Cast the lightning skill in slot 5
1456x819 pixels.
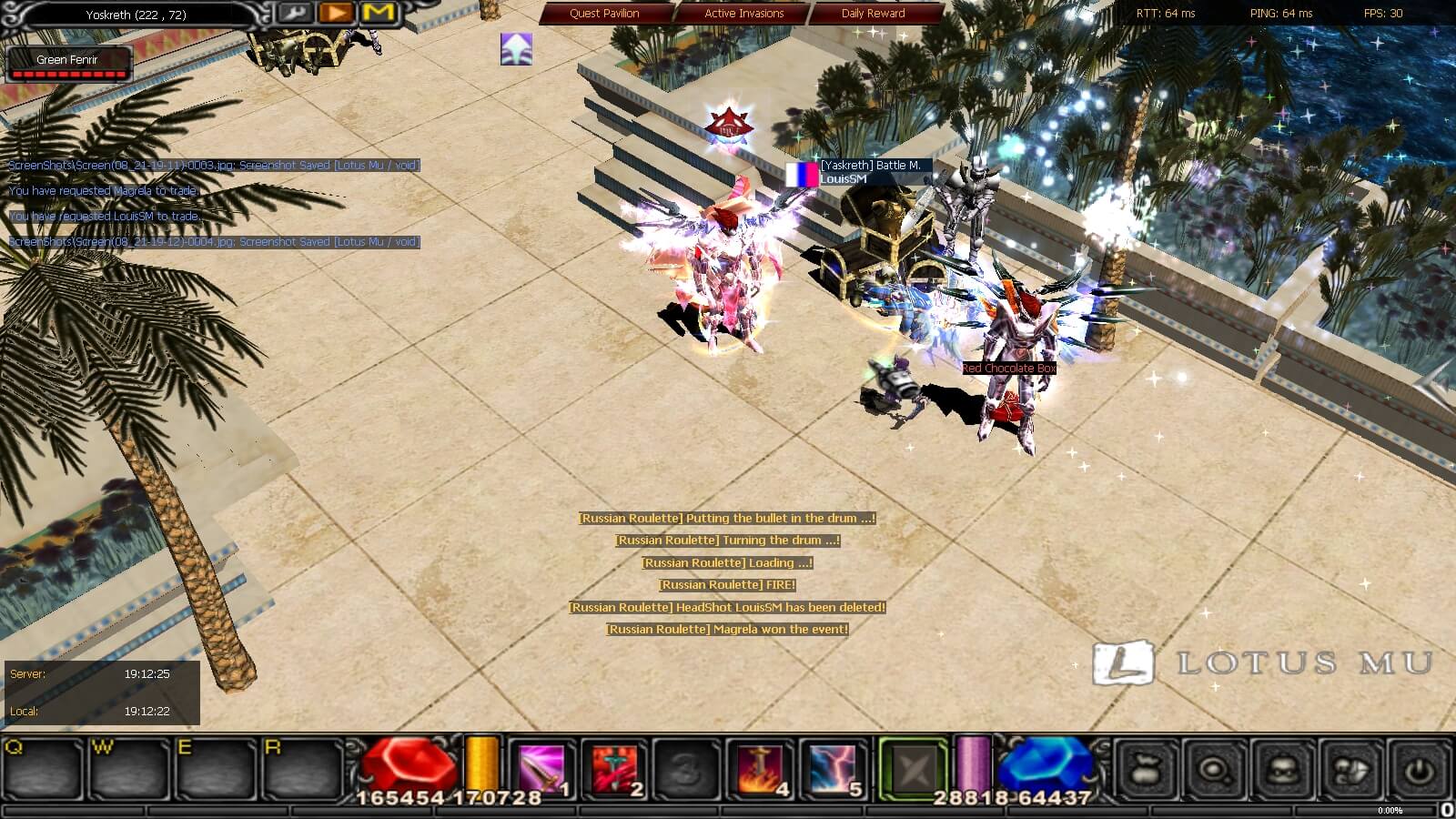click(x=833, y=770)
